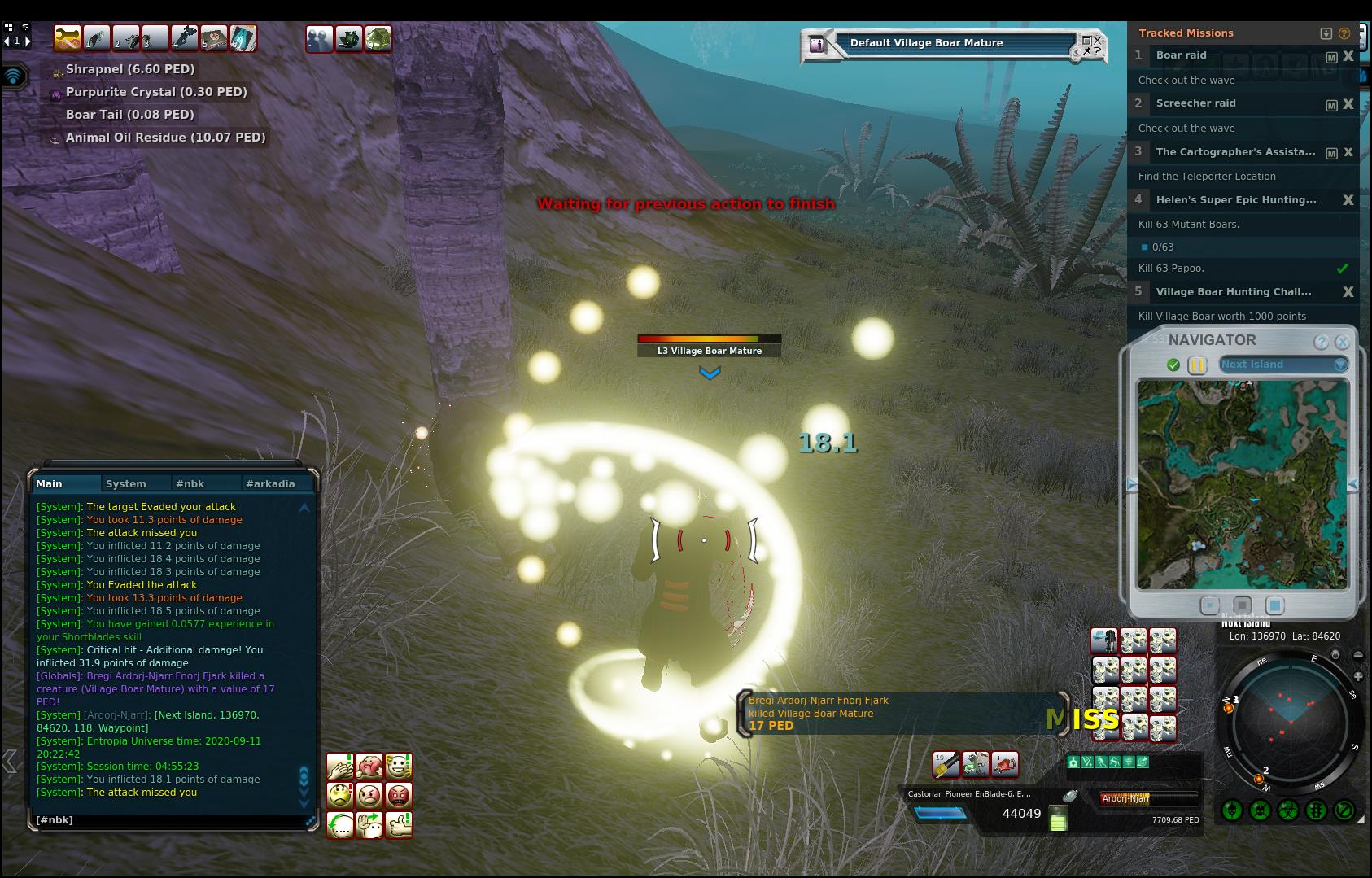Click the biohazard icon below the radar
The image size is (1372, 878).
tap(1288, 810)
